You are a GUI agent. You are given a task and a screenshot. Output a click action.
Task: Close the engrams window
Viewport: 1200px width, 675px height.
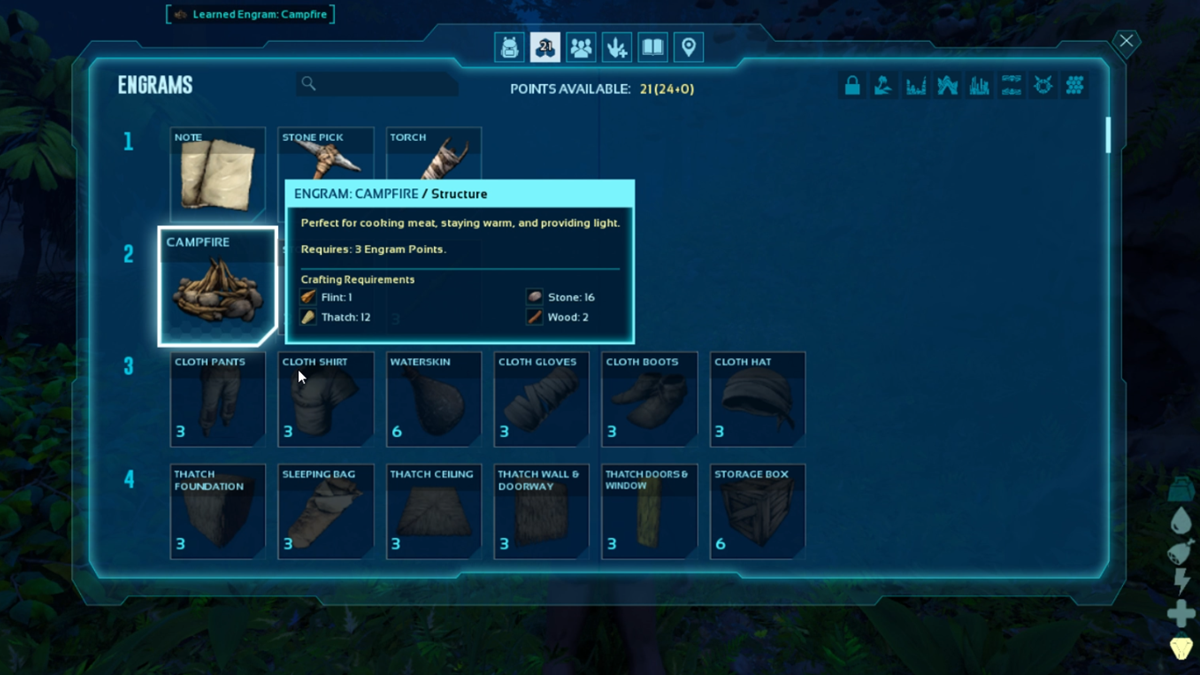1126,41
